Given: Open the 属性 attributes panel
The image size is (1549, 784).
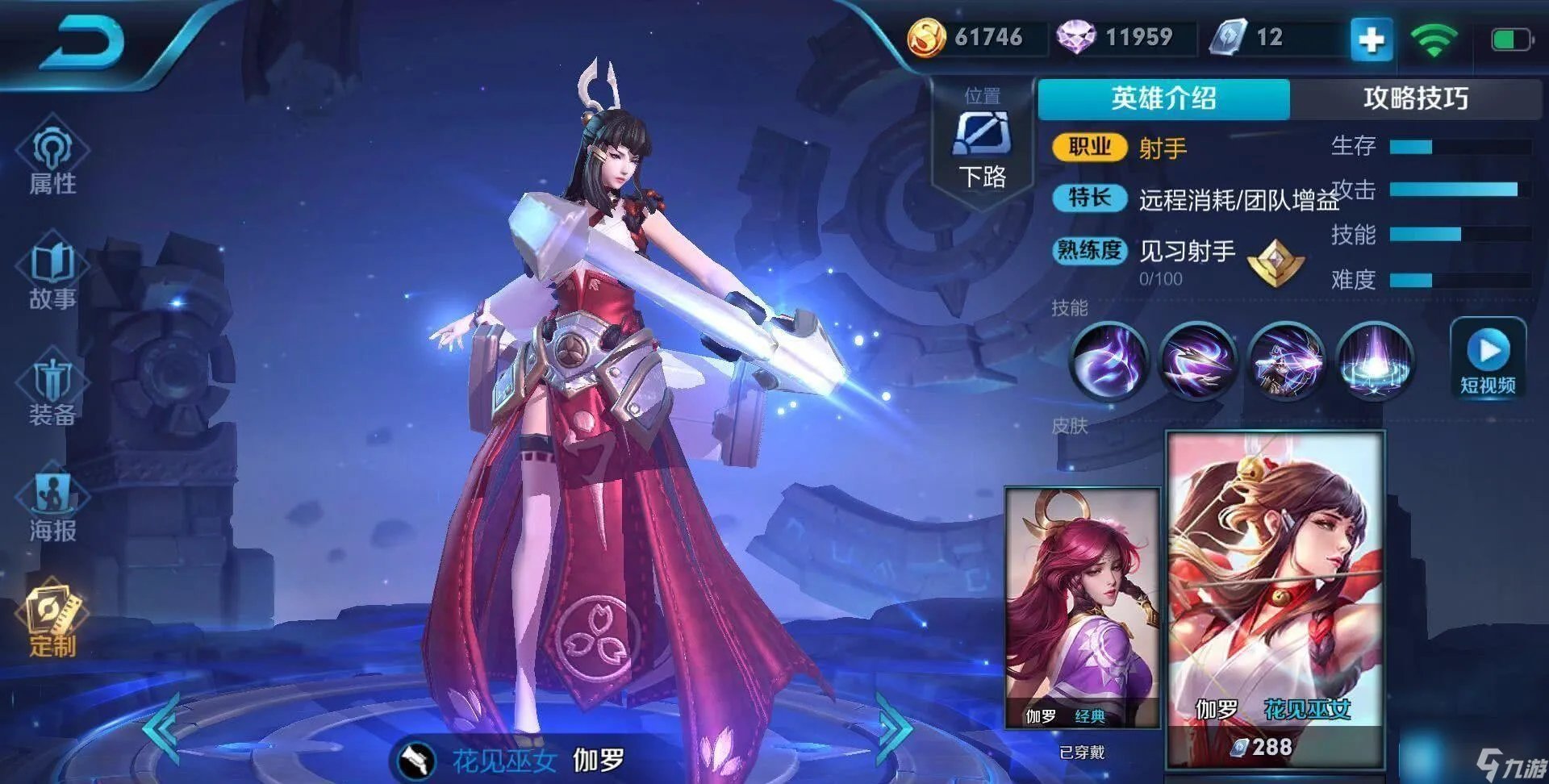Looking at the screenshot, I should pos(52,157).
